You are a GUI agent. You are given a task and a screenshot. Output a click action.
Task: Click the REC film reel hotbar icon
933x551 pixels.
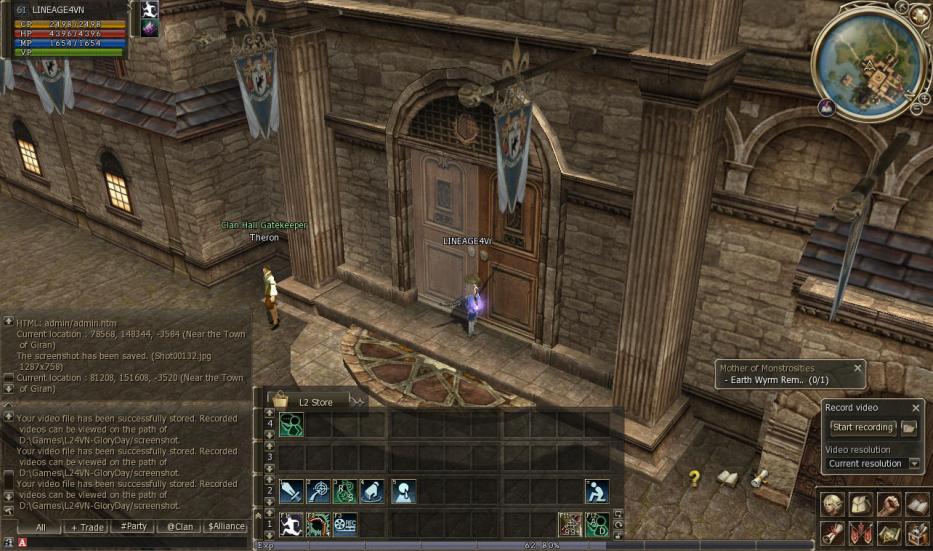point(345,524)
